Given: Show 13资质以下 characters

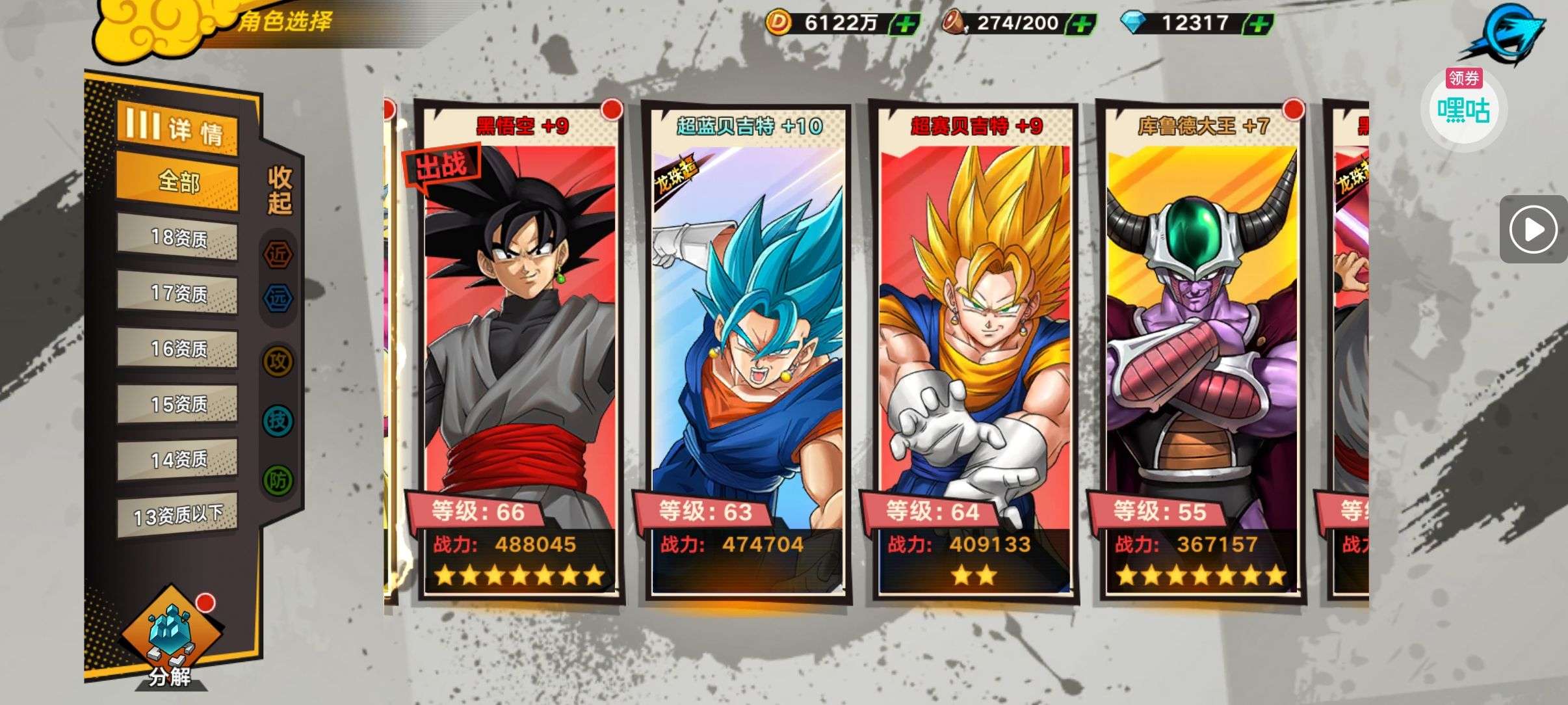Looking at the screenshot, I should coord(178,516).
